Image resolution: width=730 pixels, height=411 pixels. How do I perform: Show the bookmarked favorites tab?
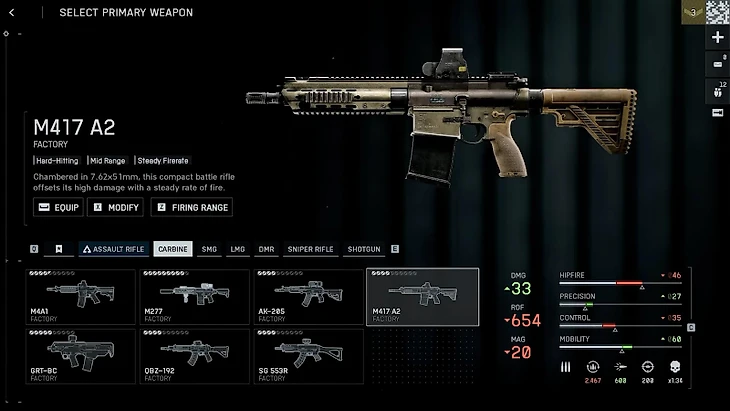point(59,249)
